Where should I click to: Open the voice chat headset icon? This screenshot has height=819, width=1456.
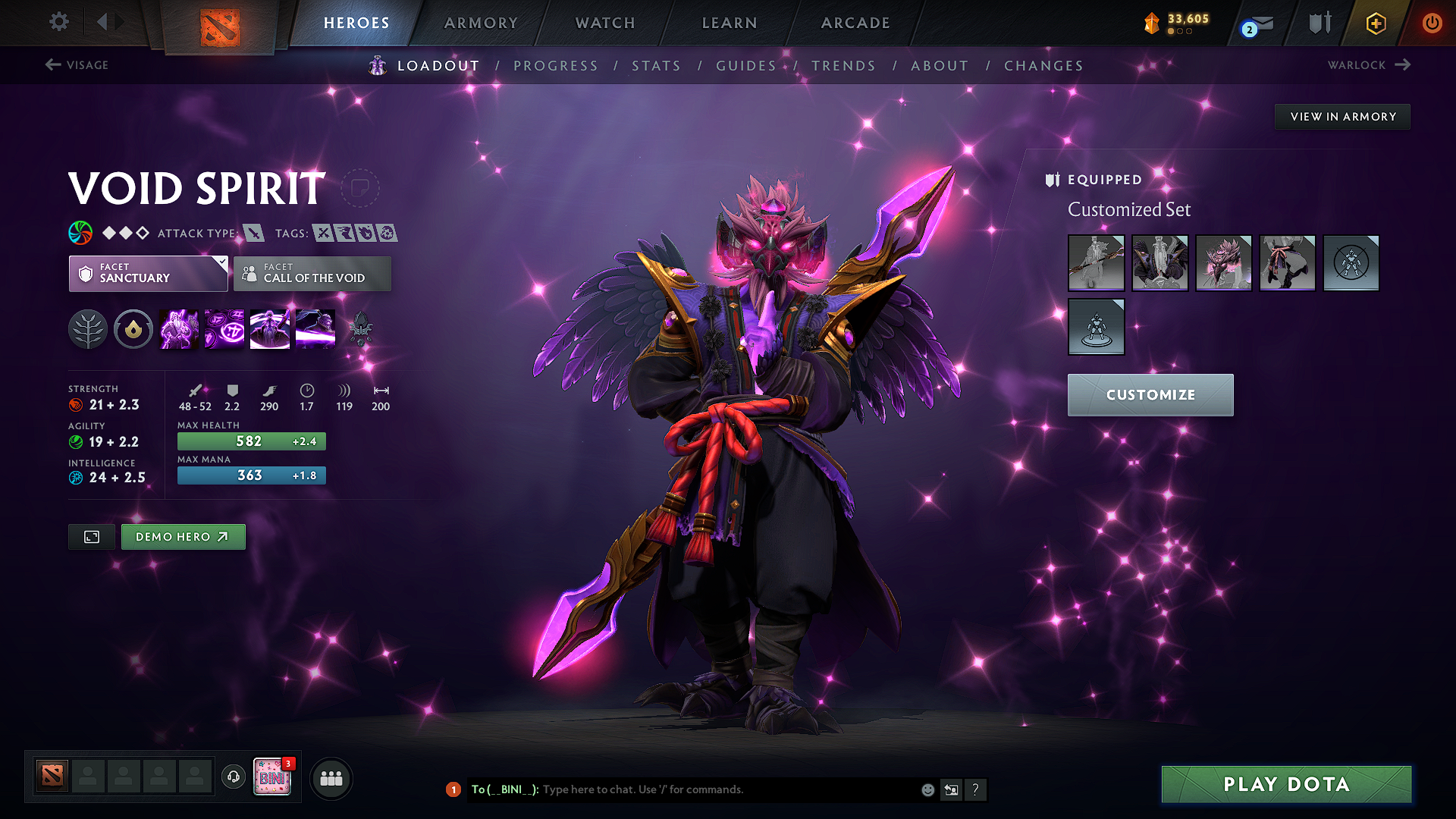[x=233, y=778]
